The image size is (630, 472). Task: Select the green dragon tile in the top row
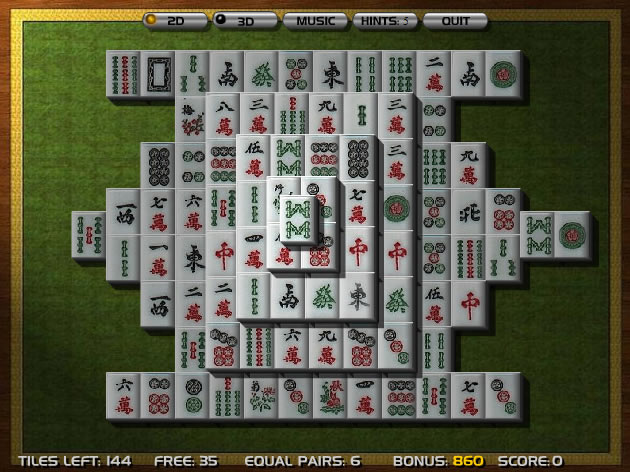[x=263, y=74]
